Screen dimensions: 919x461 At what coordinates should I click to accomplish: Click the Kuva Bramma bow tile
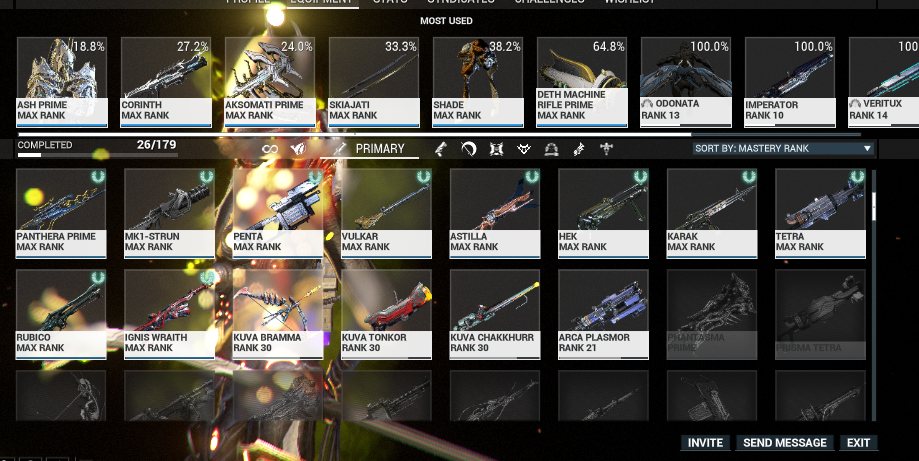[277, 313]
